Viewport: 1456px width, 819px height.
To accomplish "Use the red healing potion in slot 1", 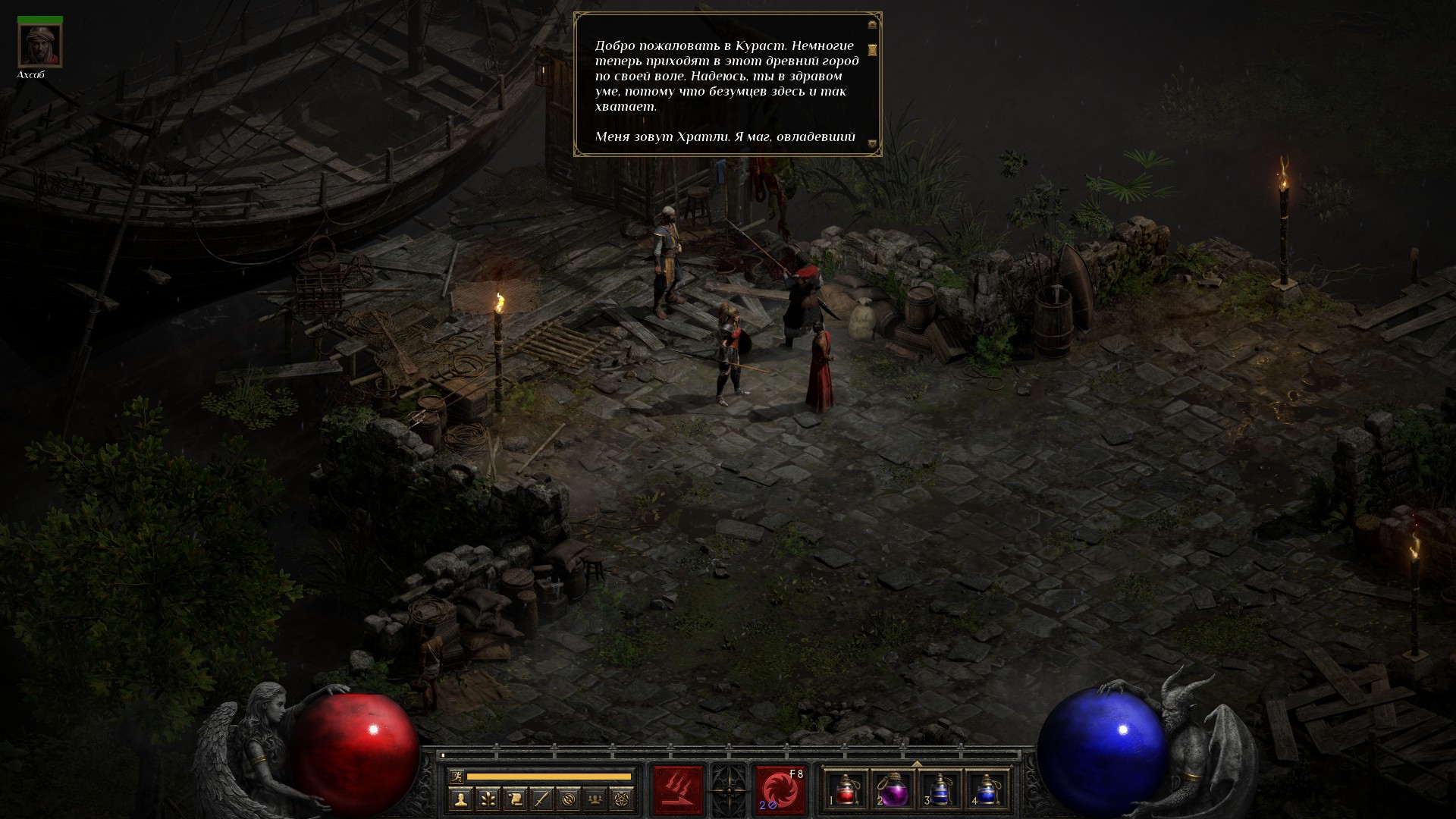I will click(x=846, y=789).
